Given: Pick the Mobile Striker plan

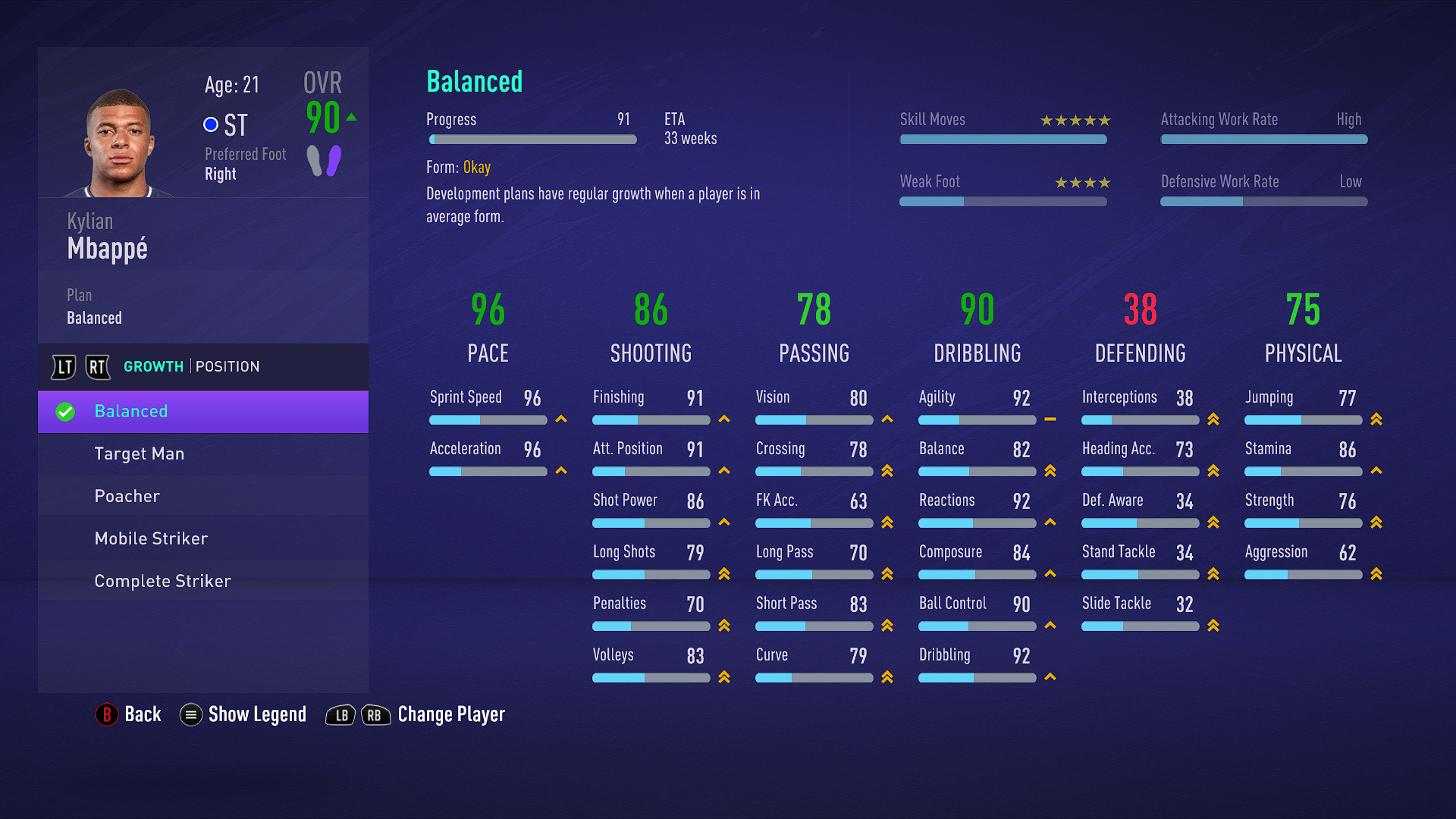Looking at the screenshot, I should [203, 539].
